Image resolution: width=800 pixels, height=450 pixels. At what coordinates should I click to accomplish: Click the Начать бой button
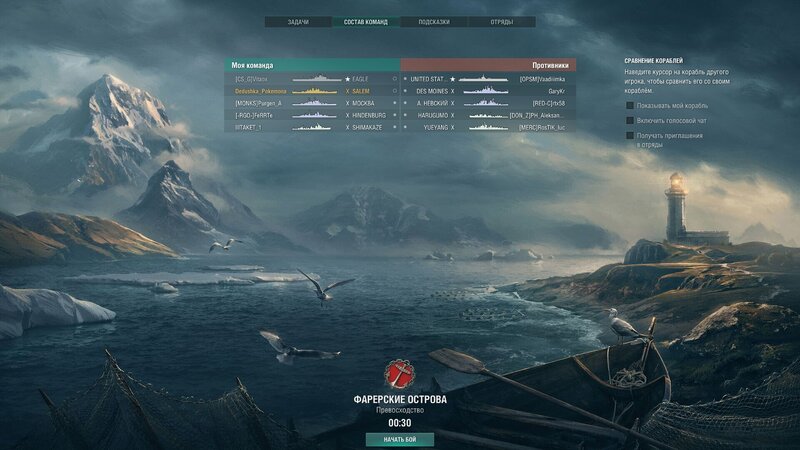(400, 439)
